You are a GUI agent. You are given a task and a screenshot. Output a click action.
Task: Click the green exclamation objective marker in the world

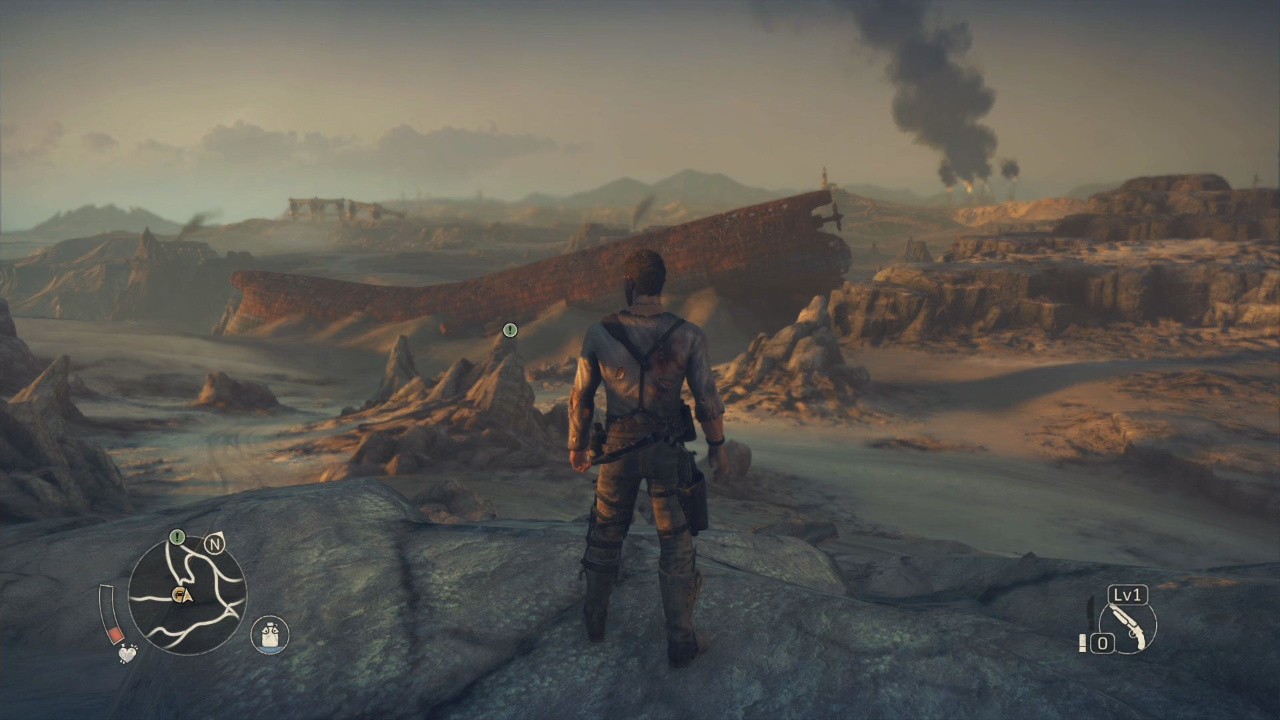[509, 329]
